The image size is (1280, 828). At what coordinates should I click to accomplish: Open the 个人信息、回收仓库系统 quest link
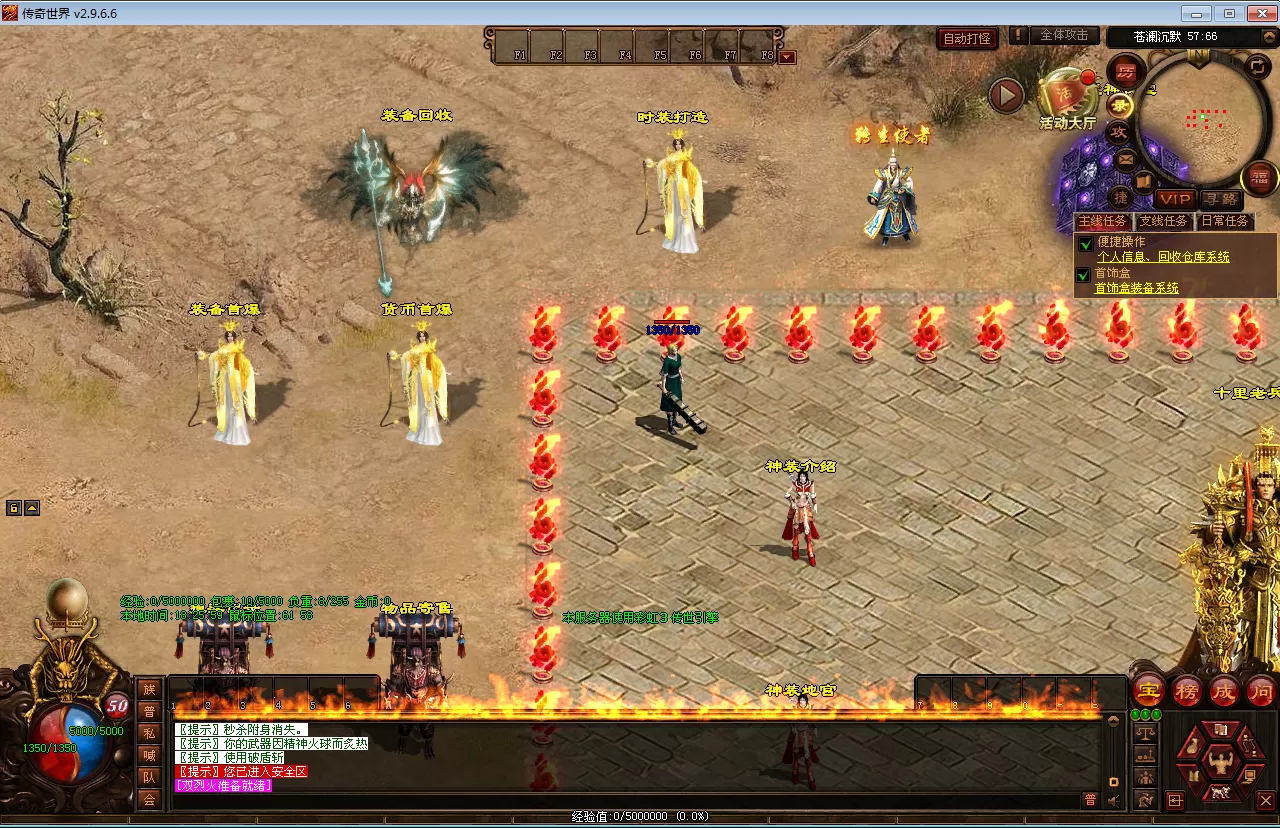(1163, 257)
